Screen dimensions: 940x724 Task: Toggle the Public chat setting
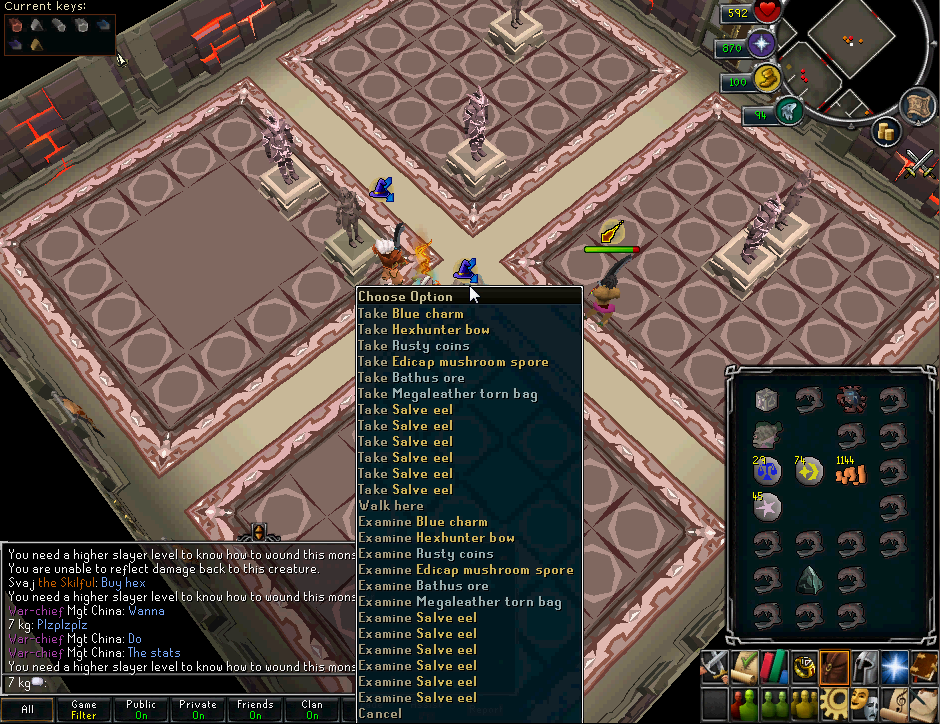(x=141, y=710)
